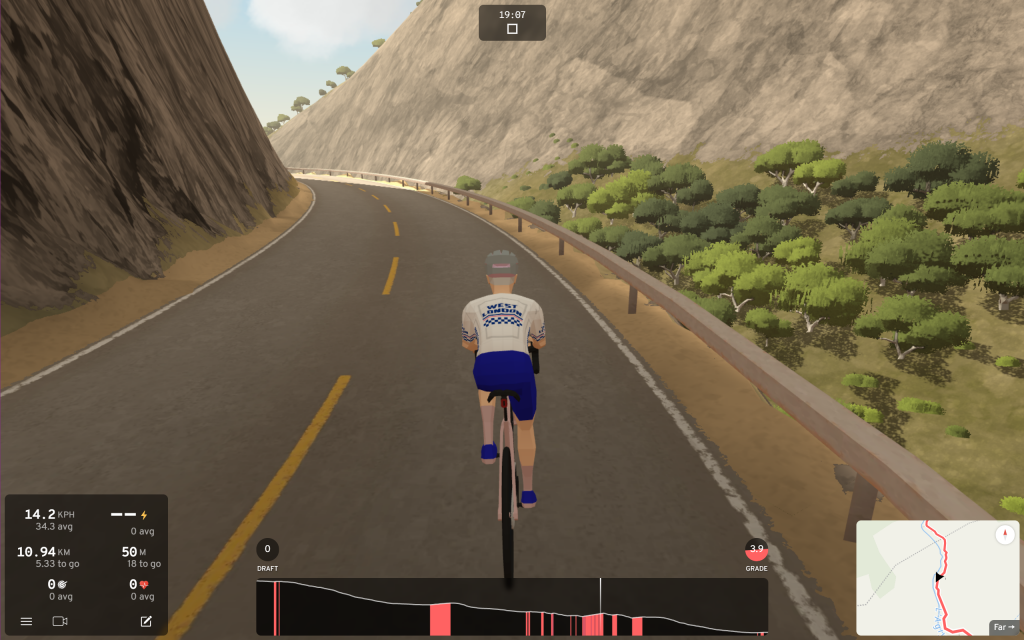Image resolution: width=1024 pixels, height=640 pixels.
Task: Open the edit pencil icon in stats panel
Action: point(146,621)
